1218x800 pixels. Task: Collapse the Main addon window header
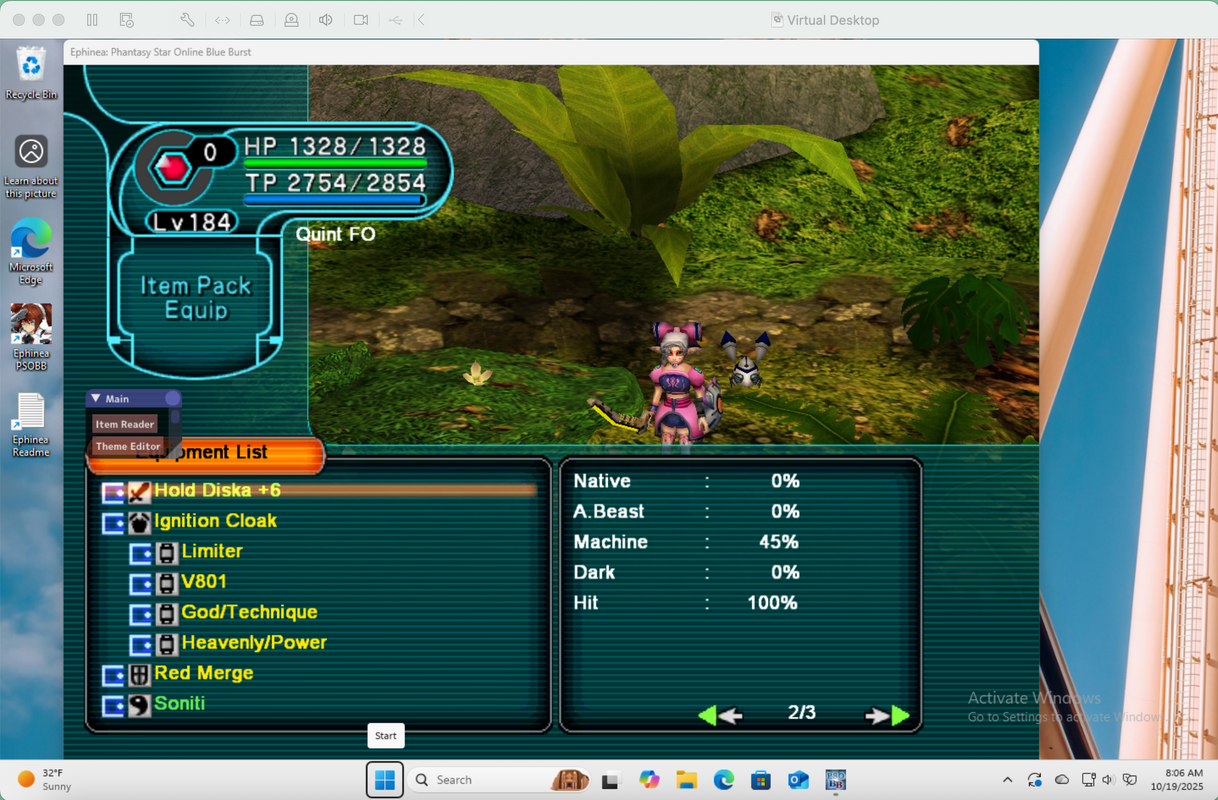(96, 399)
